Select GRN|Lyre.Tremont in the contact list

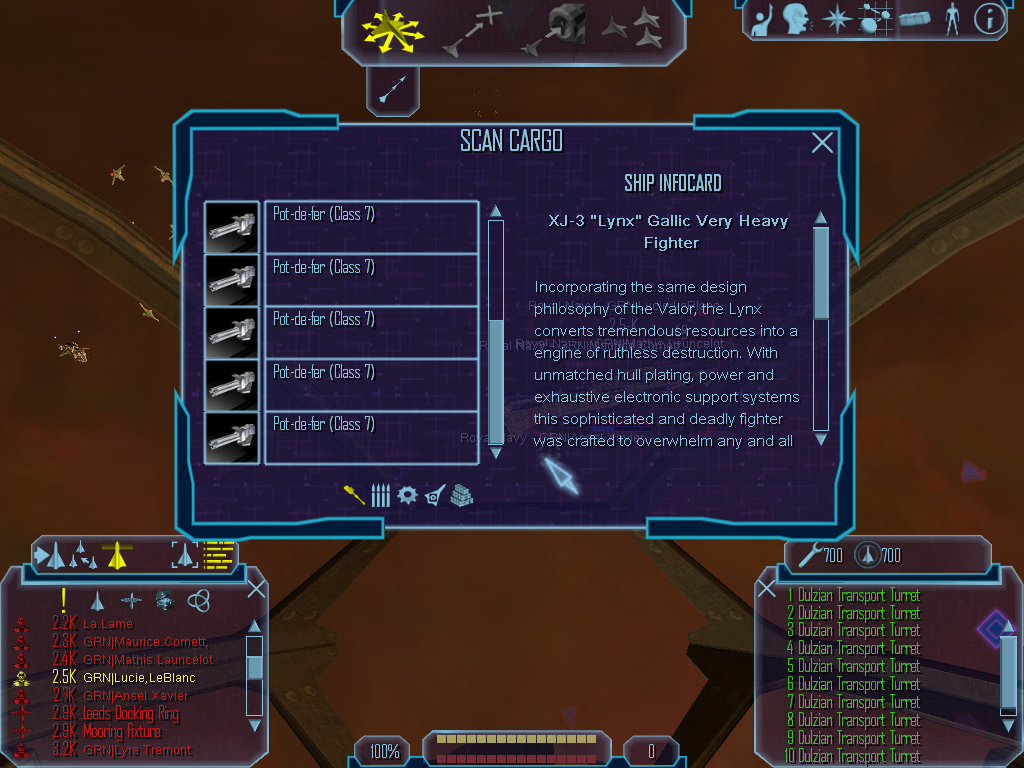137,750
